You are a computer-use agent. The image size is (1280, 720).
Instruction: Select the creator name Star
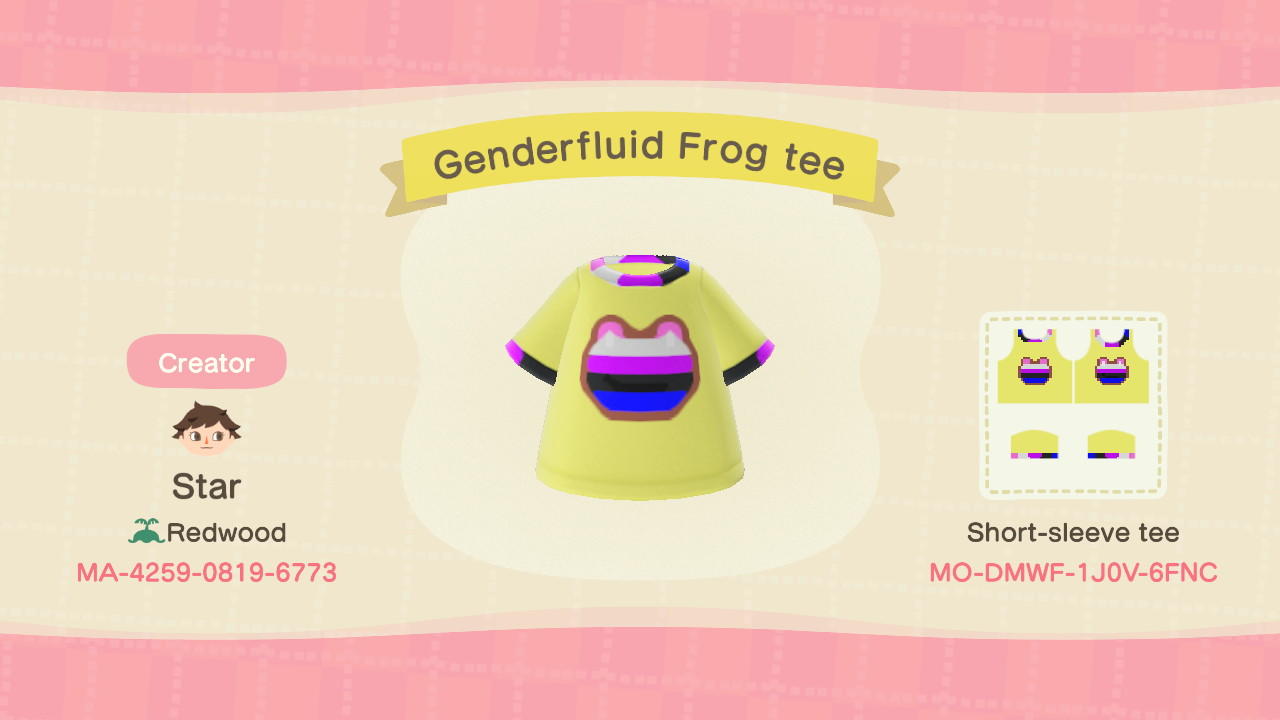206,487
